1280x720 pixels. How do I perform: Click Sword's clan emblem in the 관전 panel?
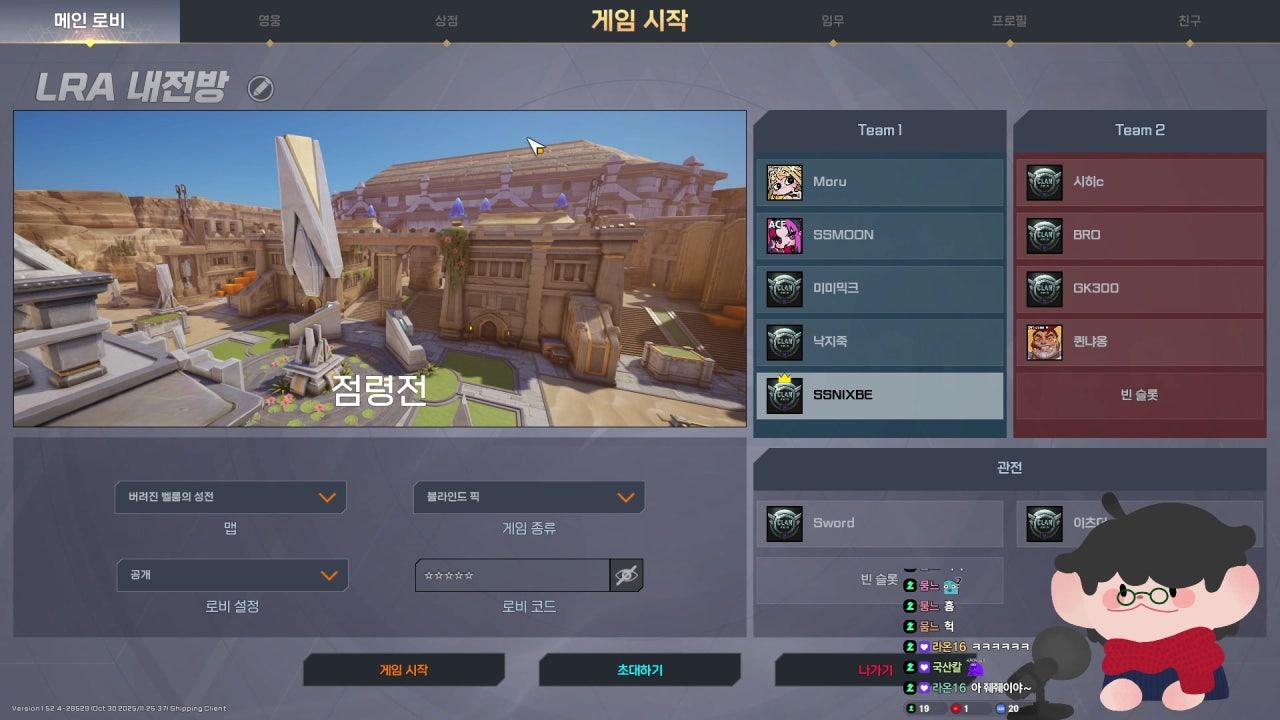pos(784,523)
